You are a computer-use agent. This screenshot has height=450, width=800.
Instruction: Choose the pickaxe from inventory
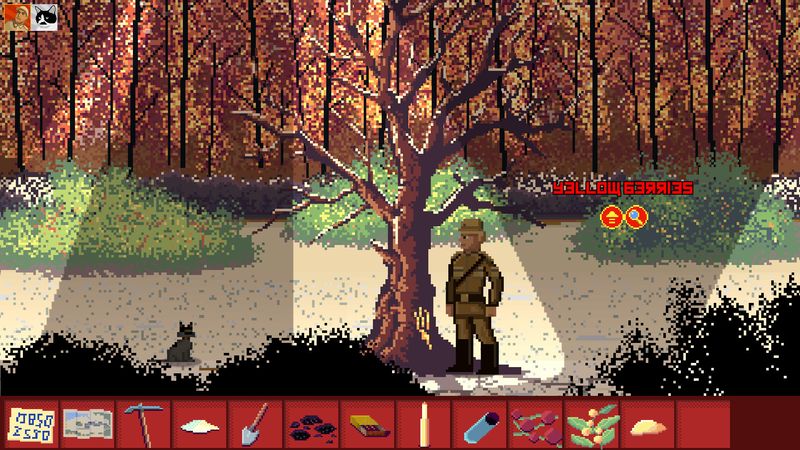[142, 424]
